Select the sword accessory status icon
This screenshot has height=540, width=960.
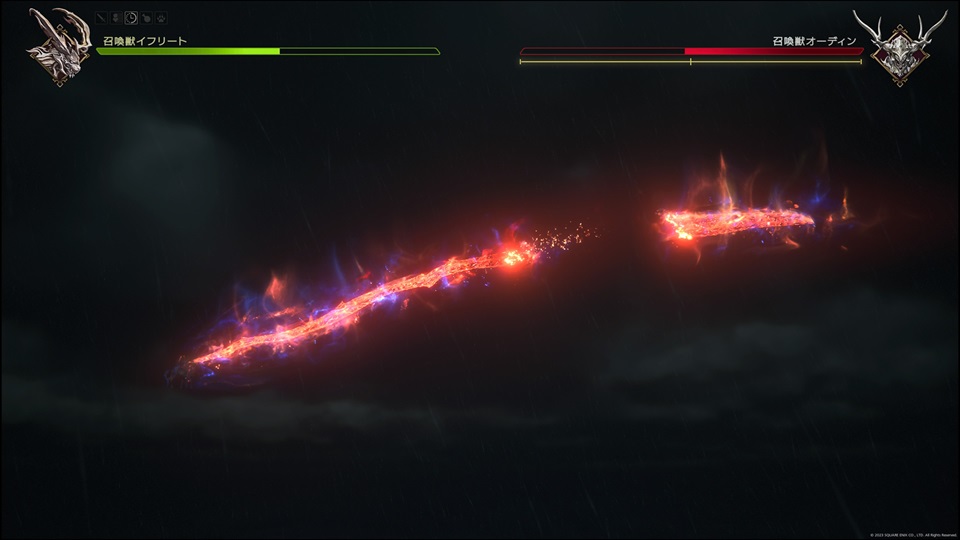[102, 17]
